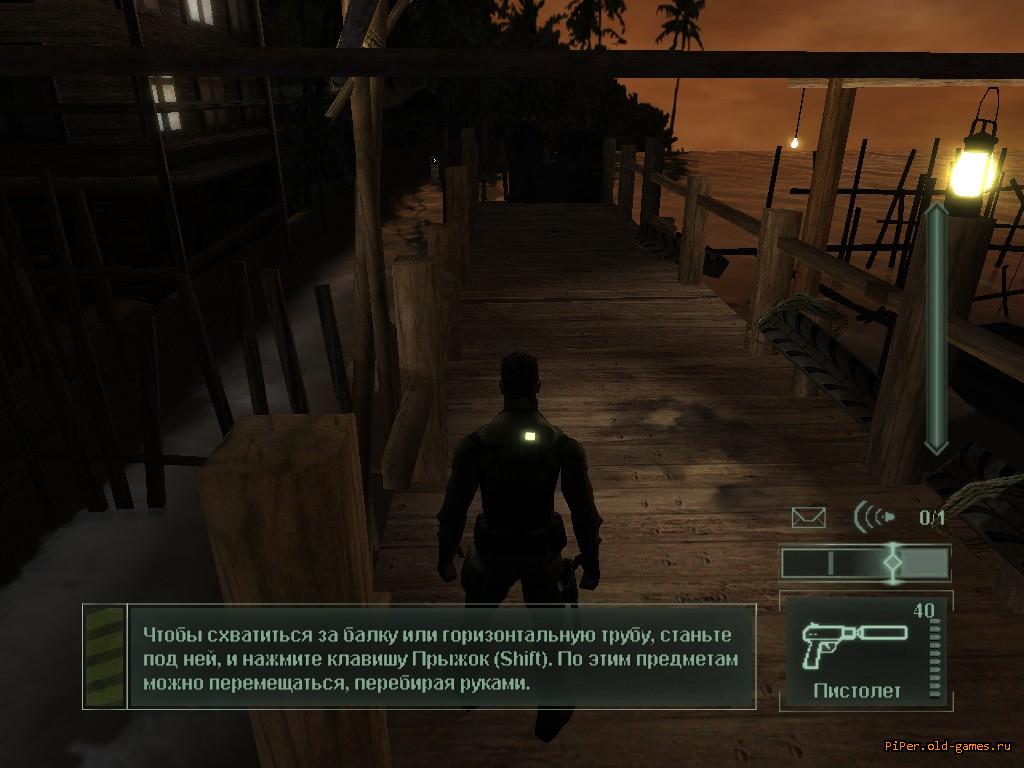
Task: Click the sound-wave noise indicator icon
Action: pos(873,517)
